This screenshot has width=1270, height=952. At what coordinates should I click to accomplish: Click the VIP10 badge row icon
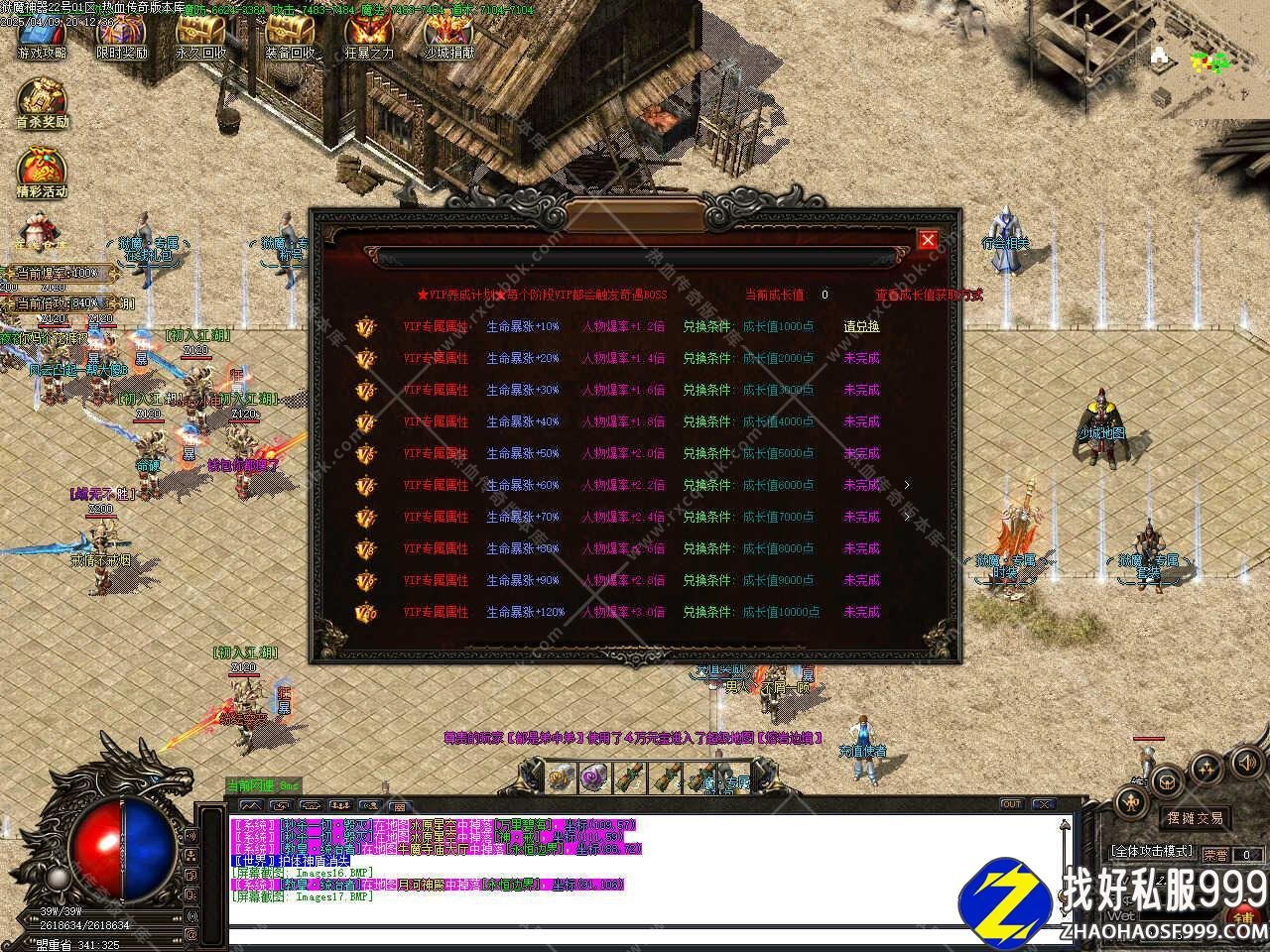[x=366, y=612]
